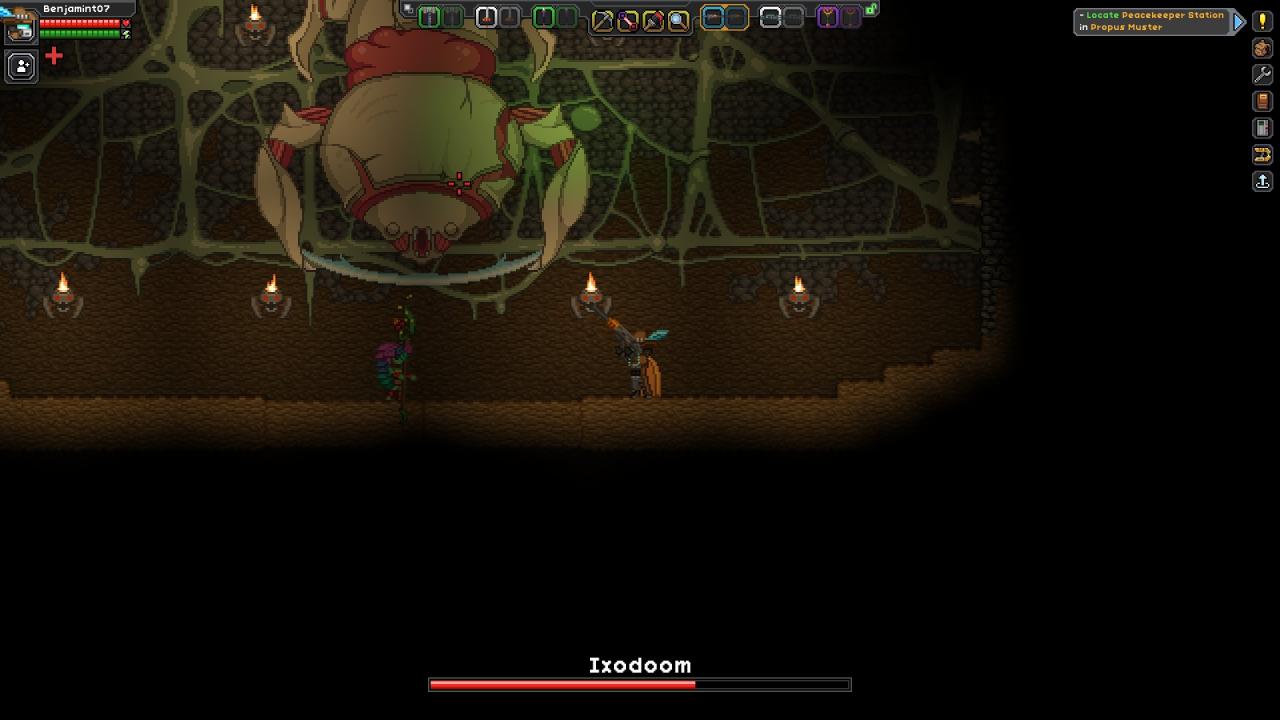Open the codex book
The height and width of the screenshot is (720, 1280).
pyautogui.click(x=1262, y=101)
